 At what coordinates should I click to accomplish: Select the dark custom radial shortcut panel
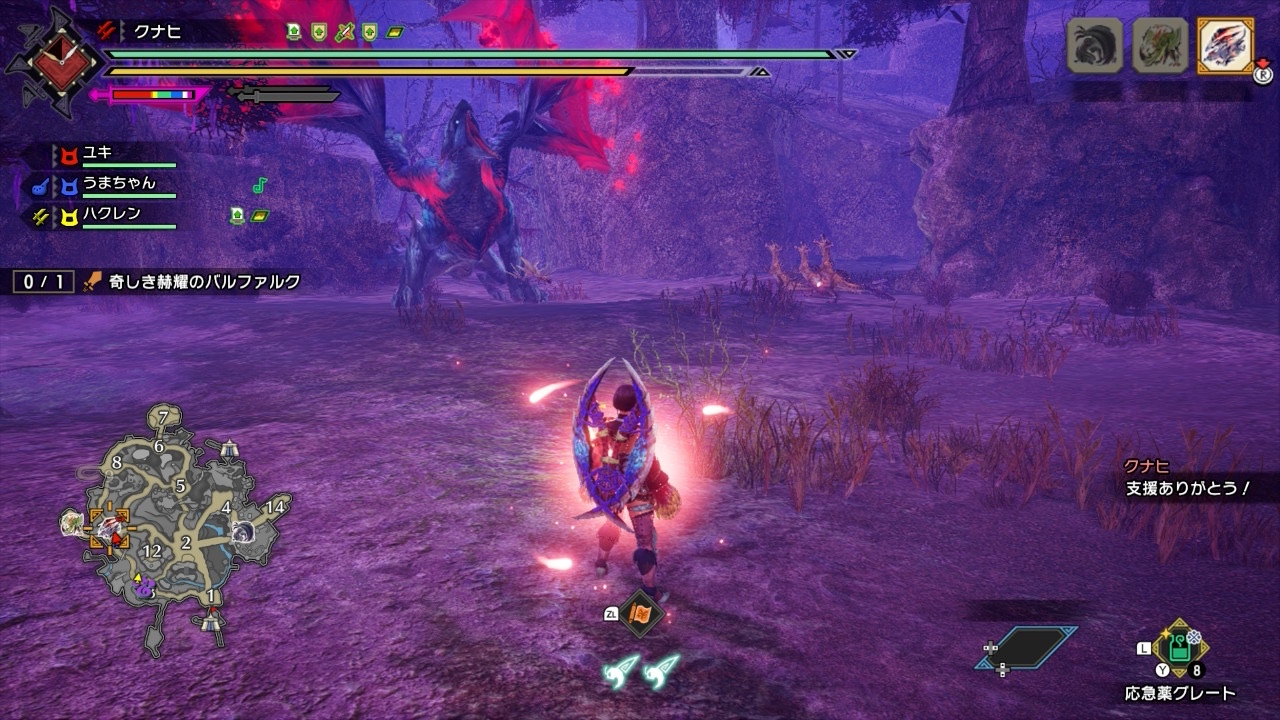tap(1027, 648)
